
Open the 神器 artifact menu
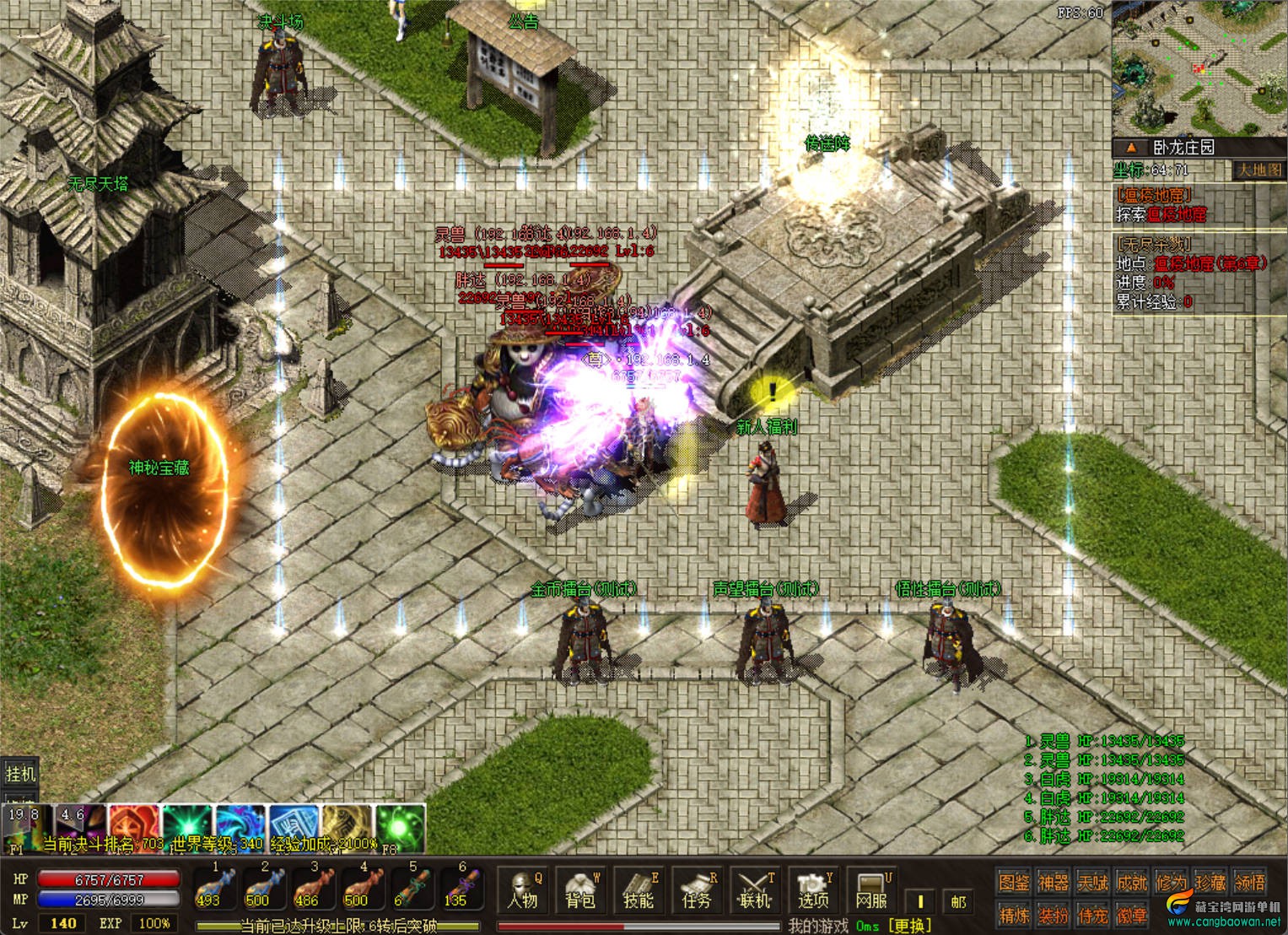[x=1053, y=883]
